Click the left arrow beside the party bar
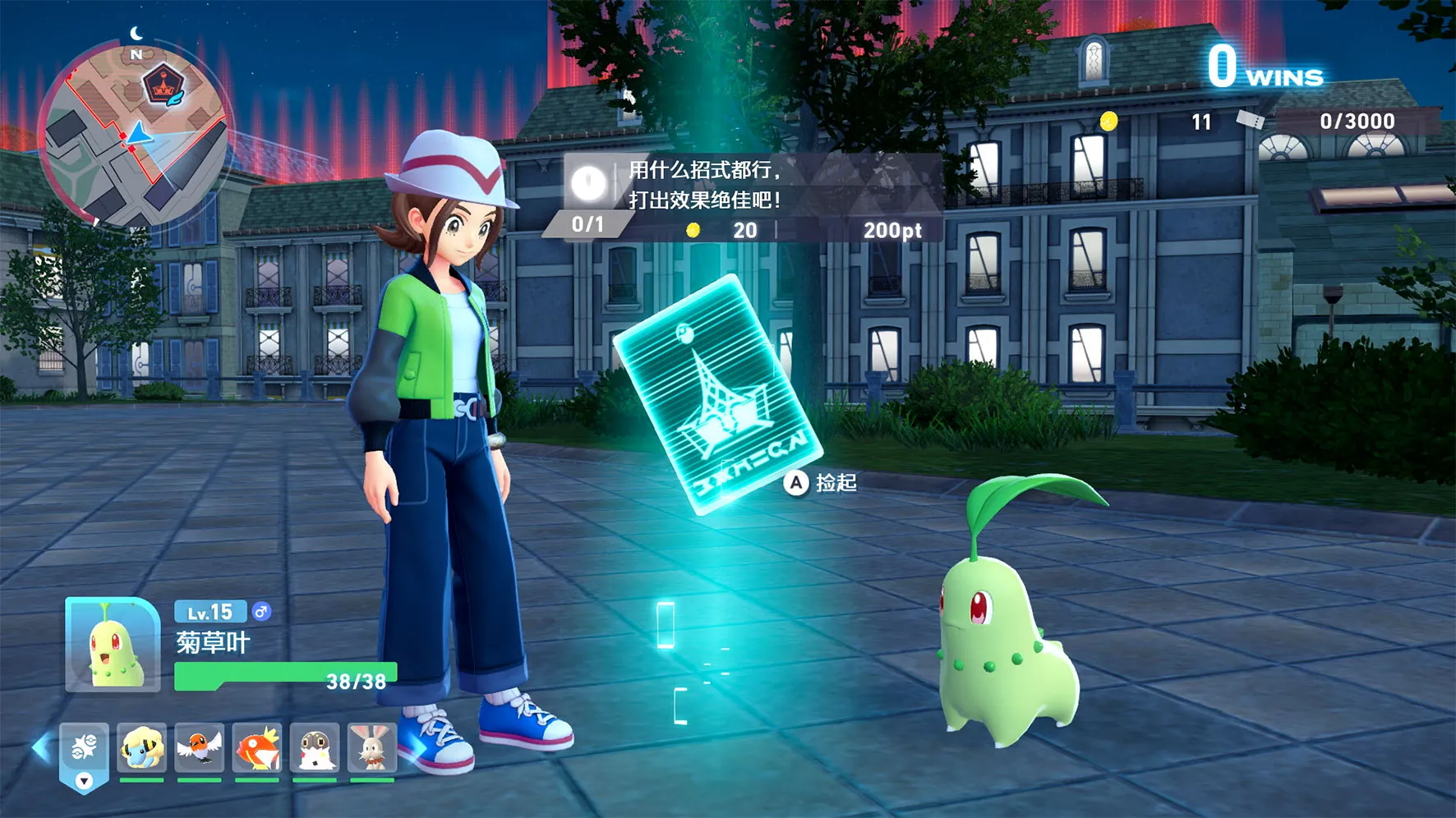This screenshot has height=818, width=1456. (x=39, y=747)
